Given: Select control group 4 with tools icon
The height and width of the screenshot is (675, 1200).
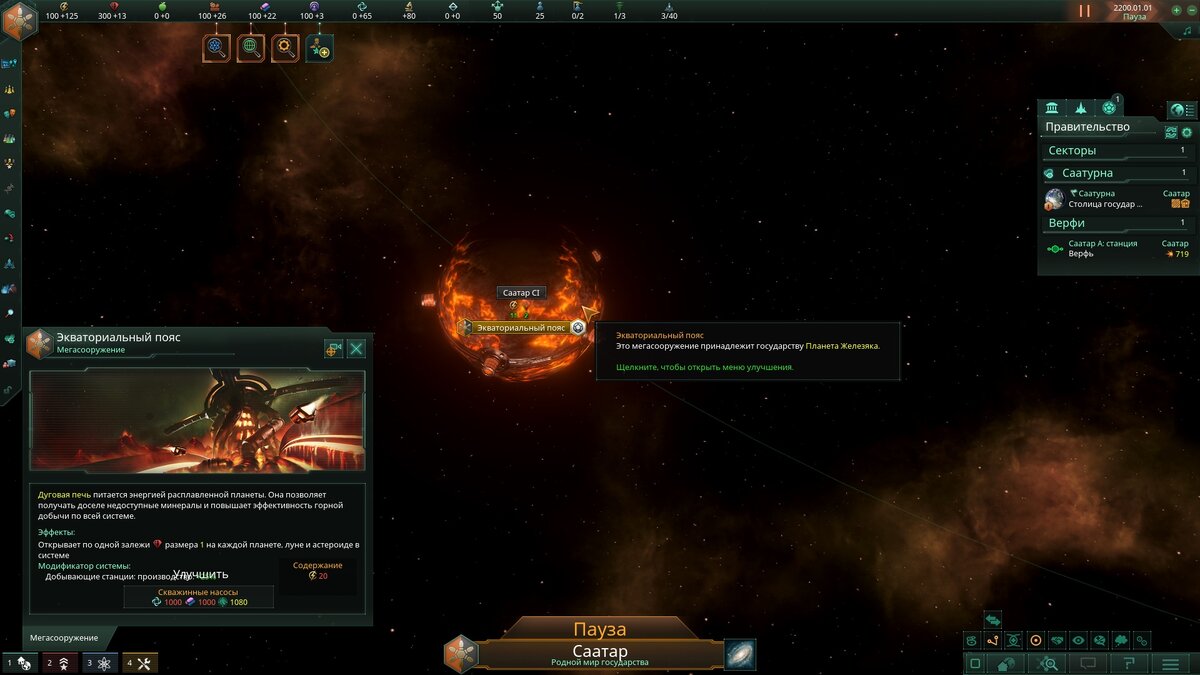Looking at the screenshot, I should coord(140,663).
